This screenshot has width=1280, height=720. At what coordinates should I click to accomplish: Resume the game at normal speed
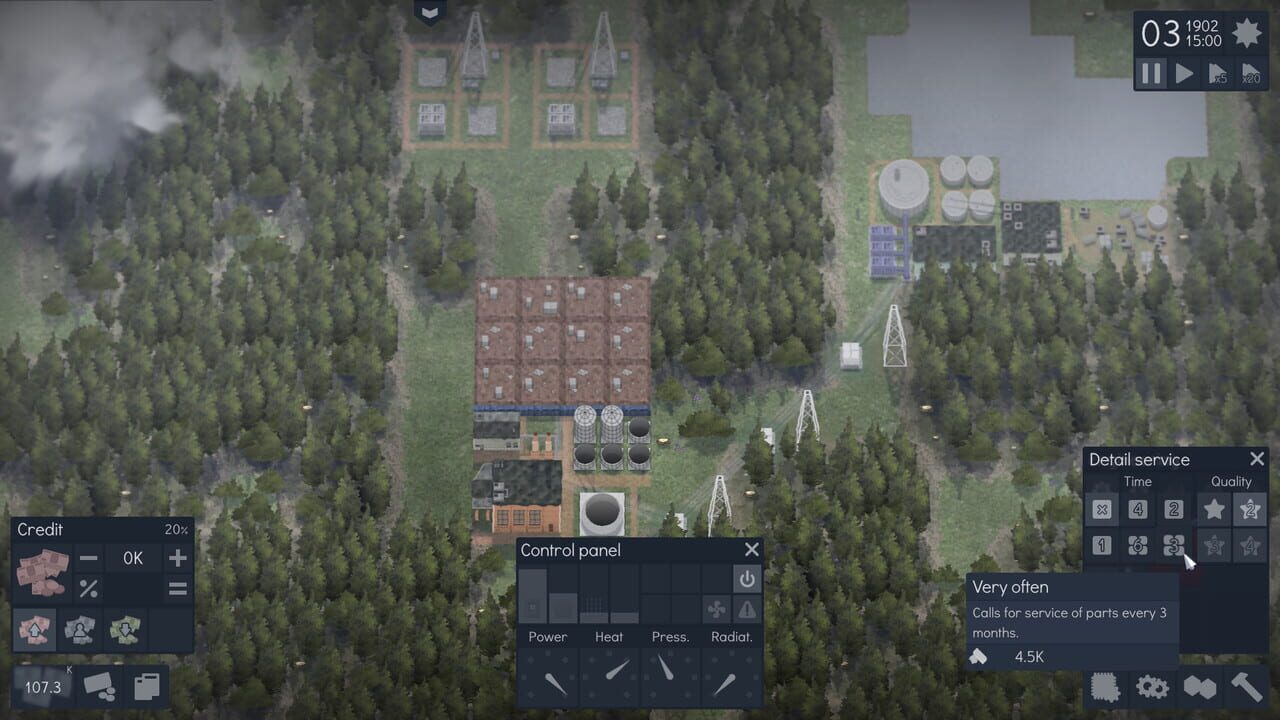1183,73
